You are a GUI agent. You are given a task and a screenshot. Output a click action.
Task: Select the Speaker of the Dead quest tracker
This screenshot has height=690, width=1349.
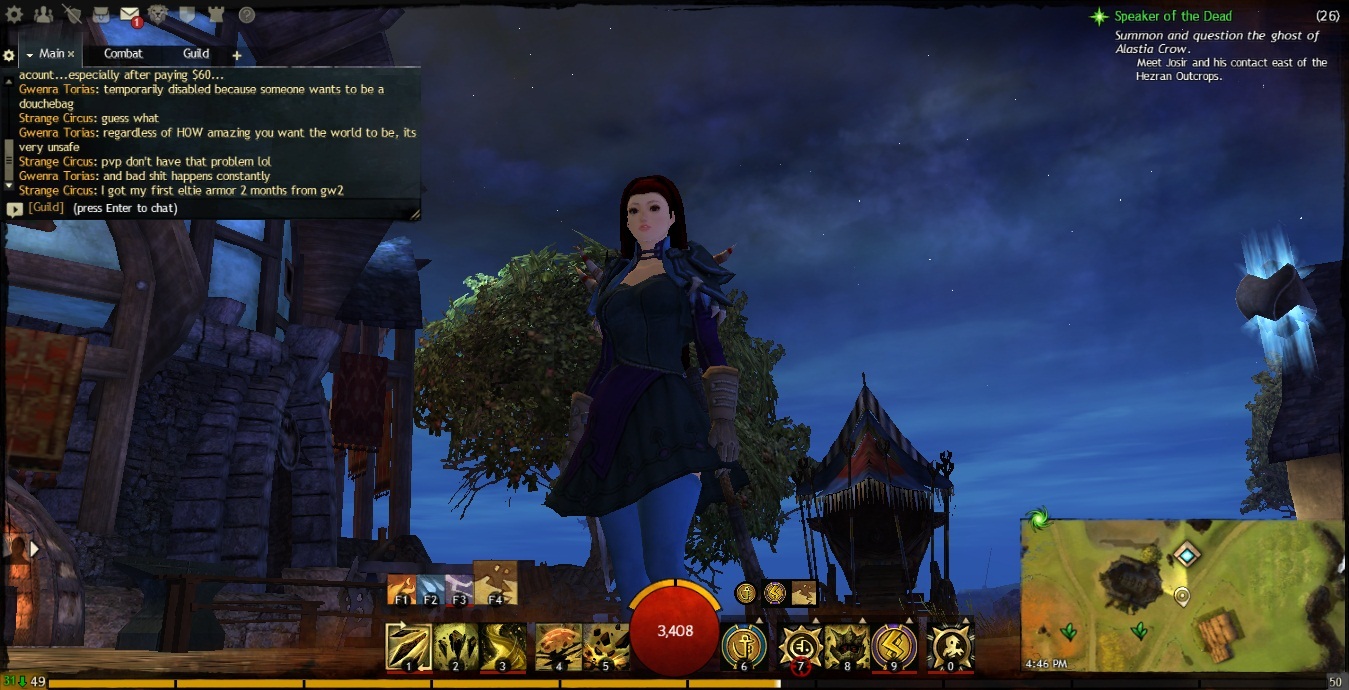(x=1172, y=16)
